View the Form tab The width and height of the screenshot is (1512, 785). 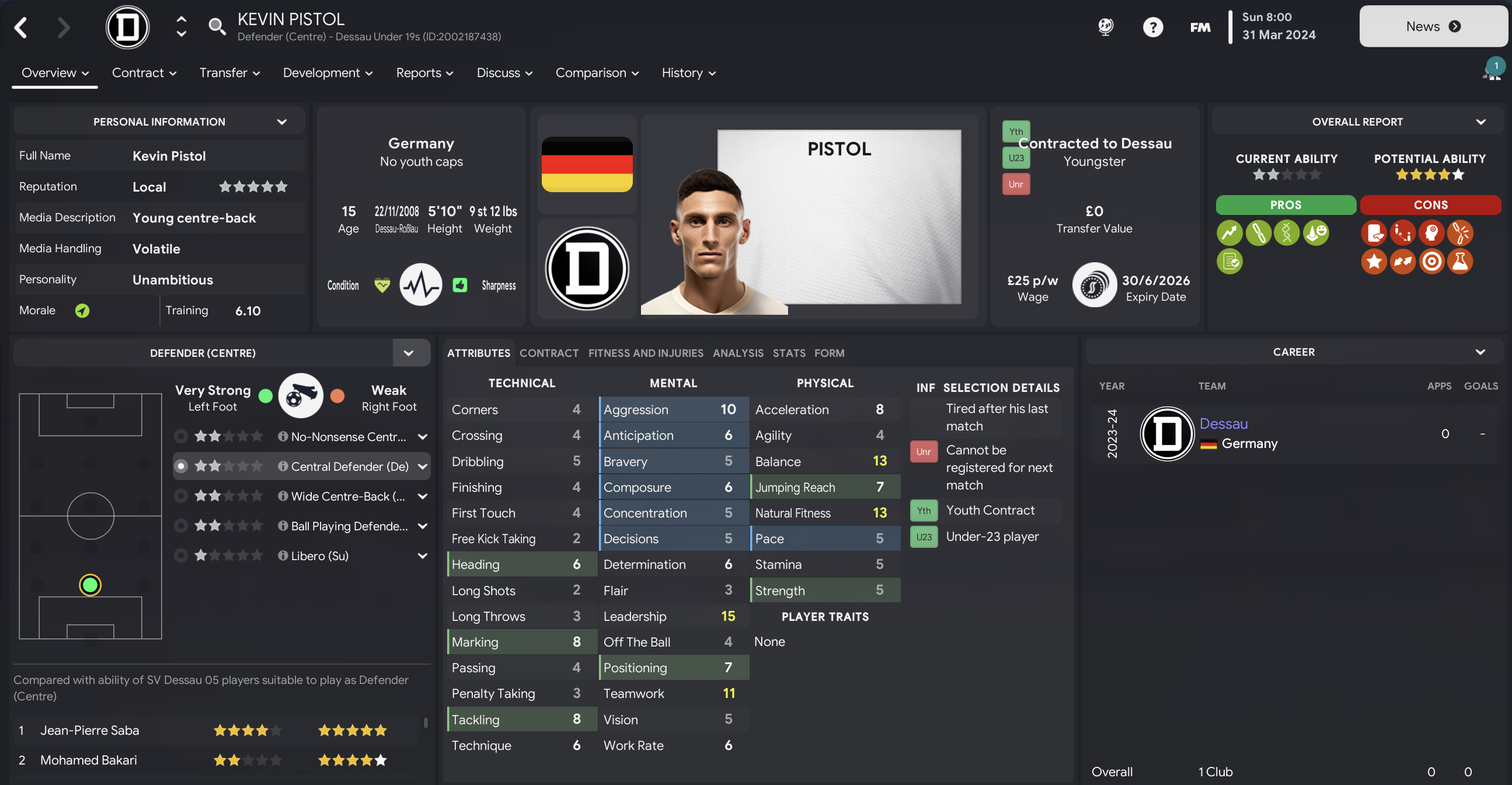[x=829, y=353]
